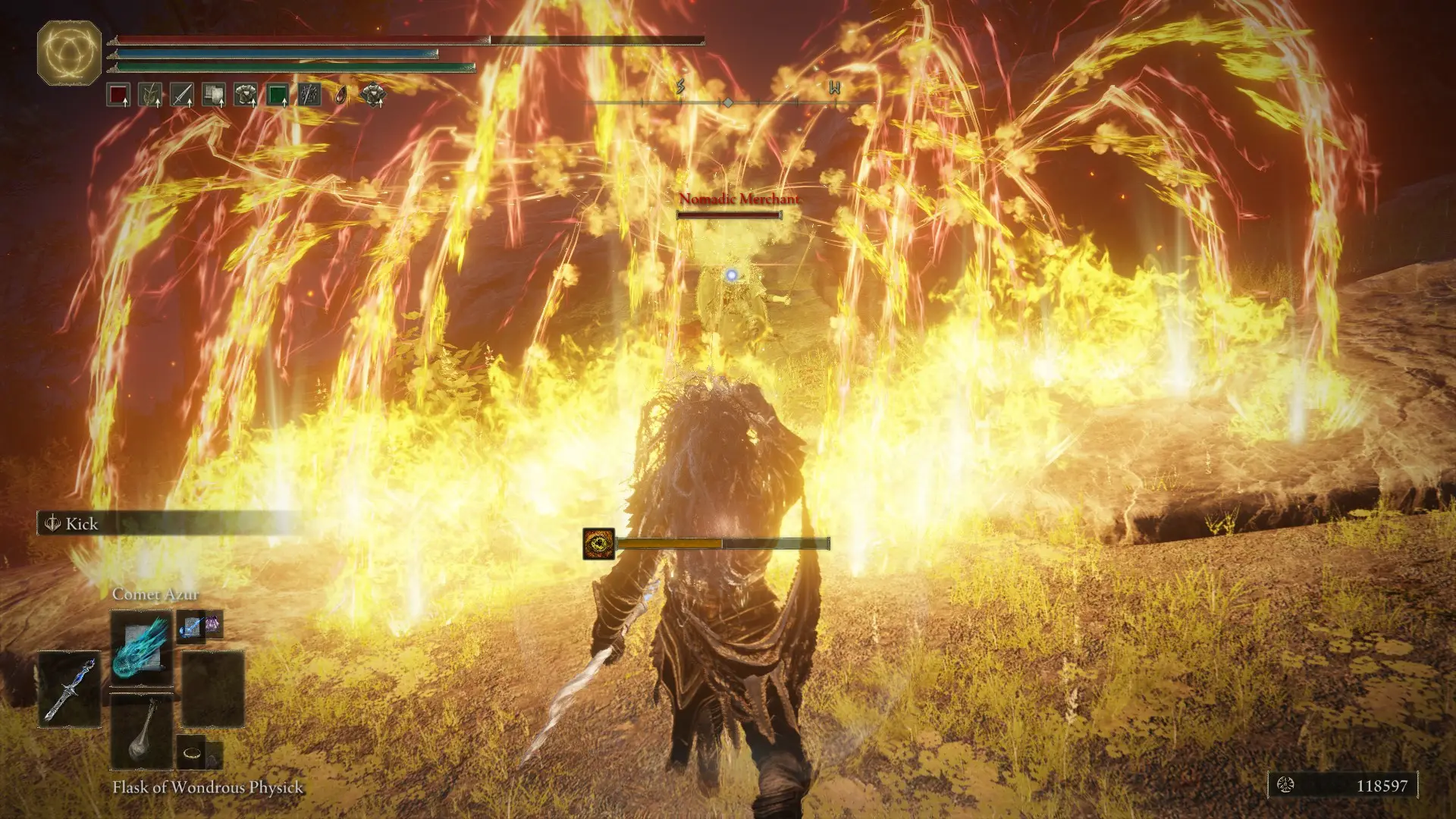
Task: Select the Flask of Wondrous Physick slot
Action: (x=142, y=732)
